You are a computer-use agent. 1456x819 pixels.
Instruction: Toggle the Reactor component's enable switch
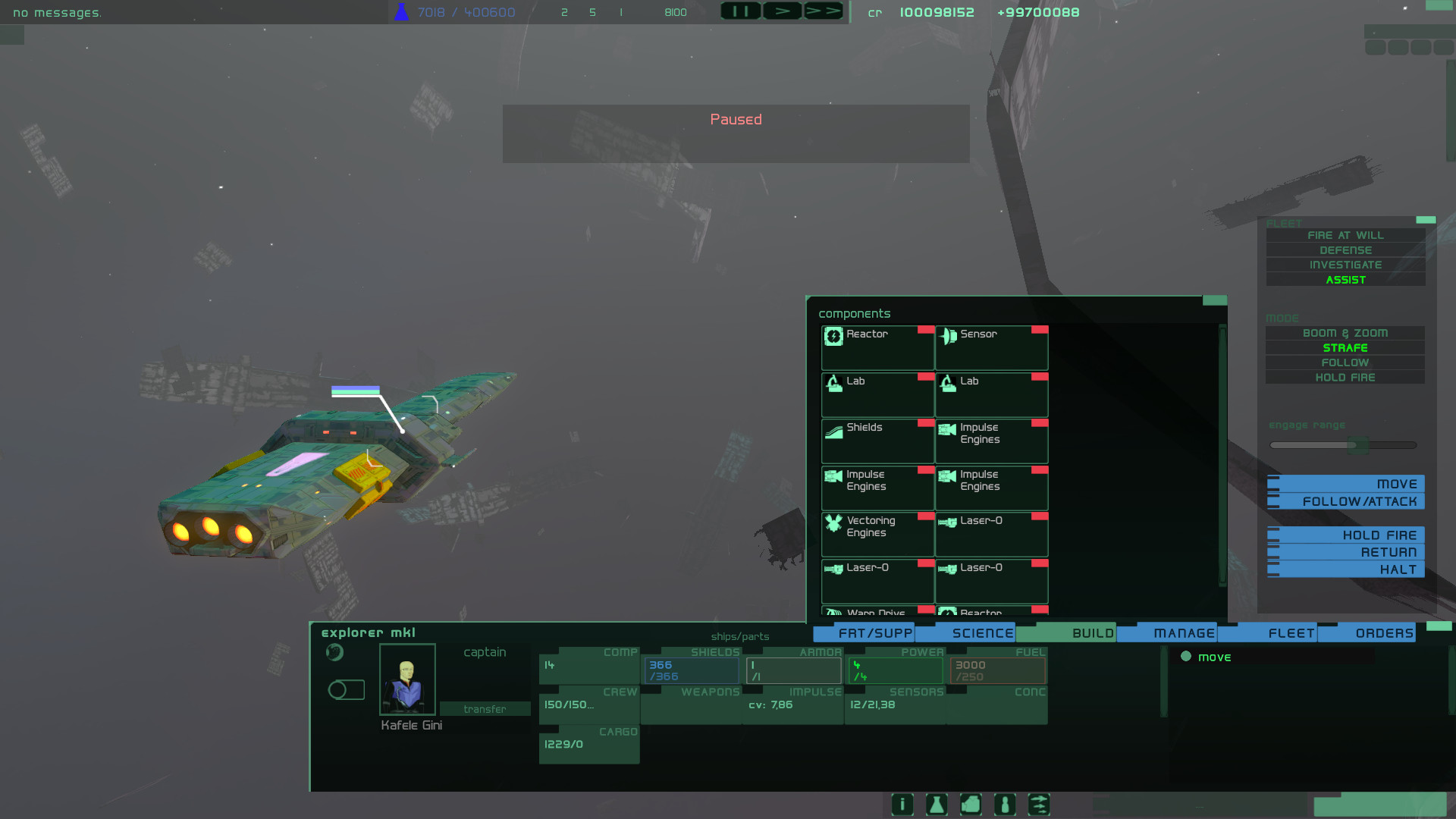click(x=926, y=329)
